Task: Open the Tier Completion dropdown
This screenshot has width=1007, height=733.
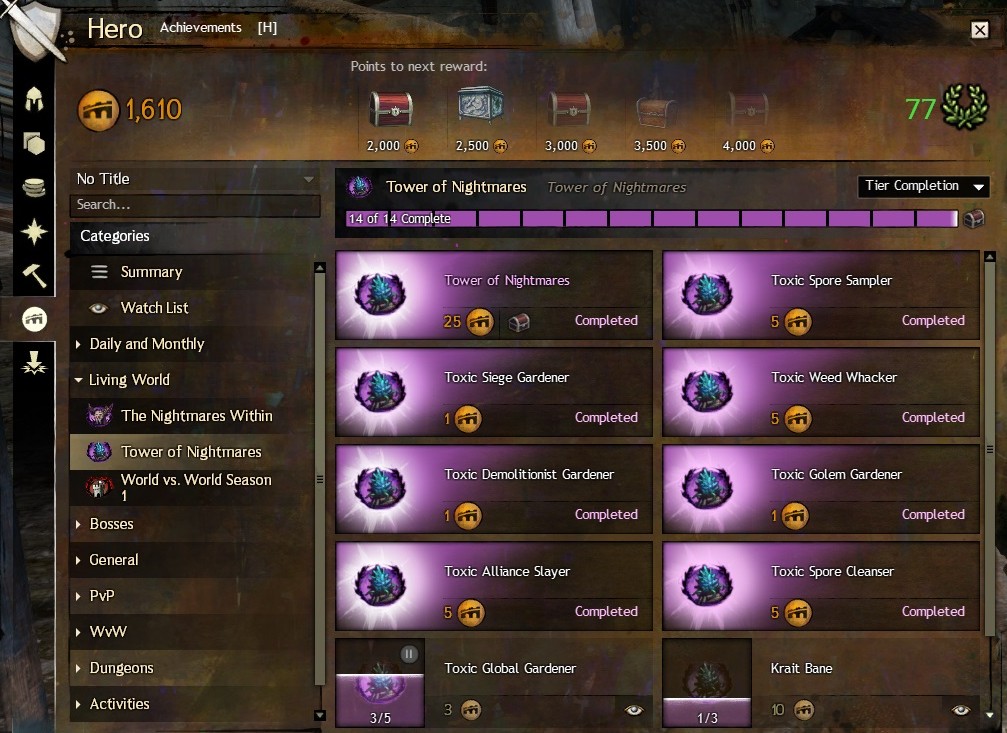Action: 923,187
